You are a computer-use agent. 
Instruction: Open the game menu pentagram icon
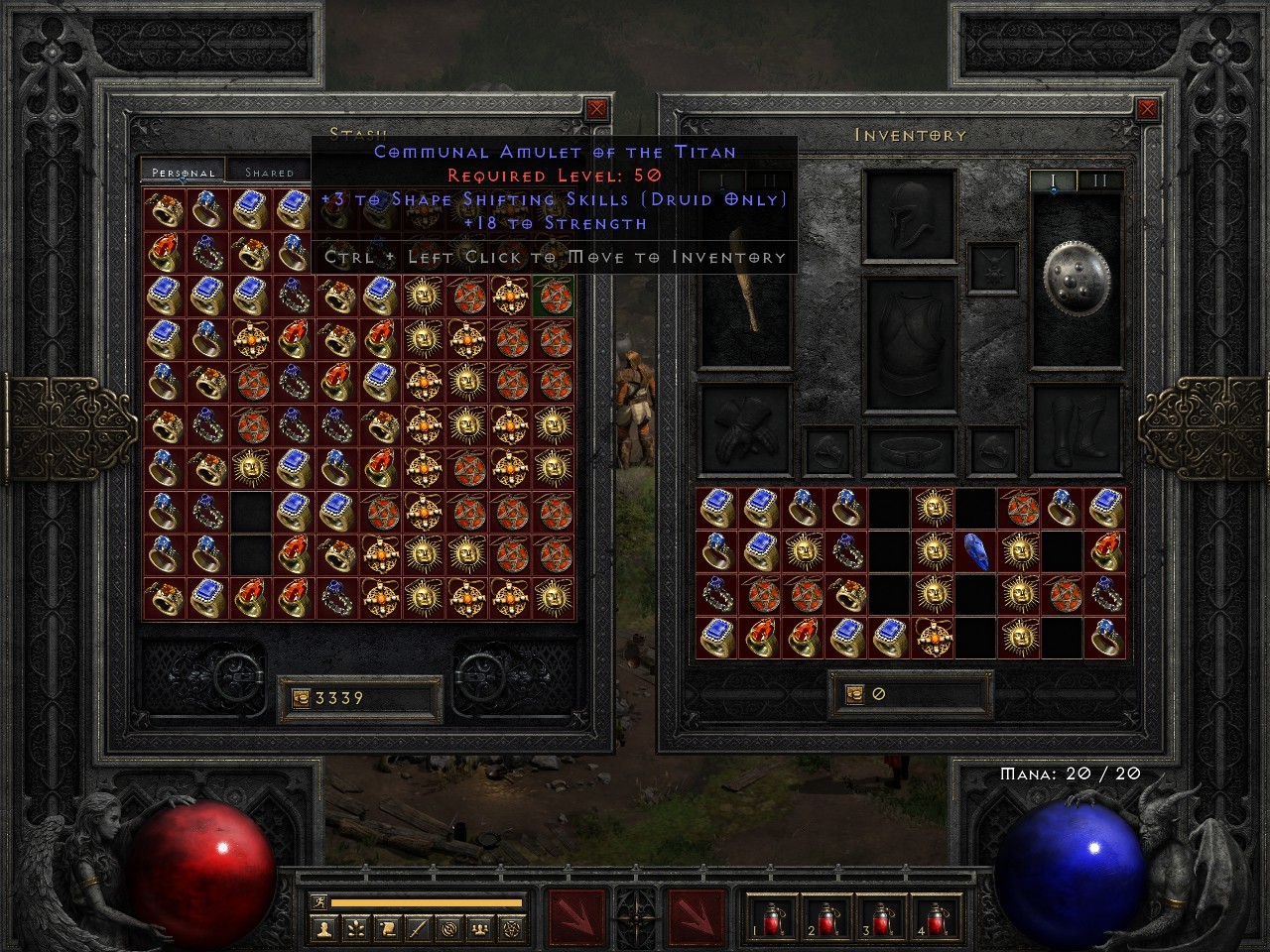tap(511, 929)
